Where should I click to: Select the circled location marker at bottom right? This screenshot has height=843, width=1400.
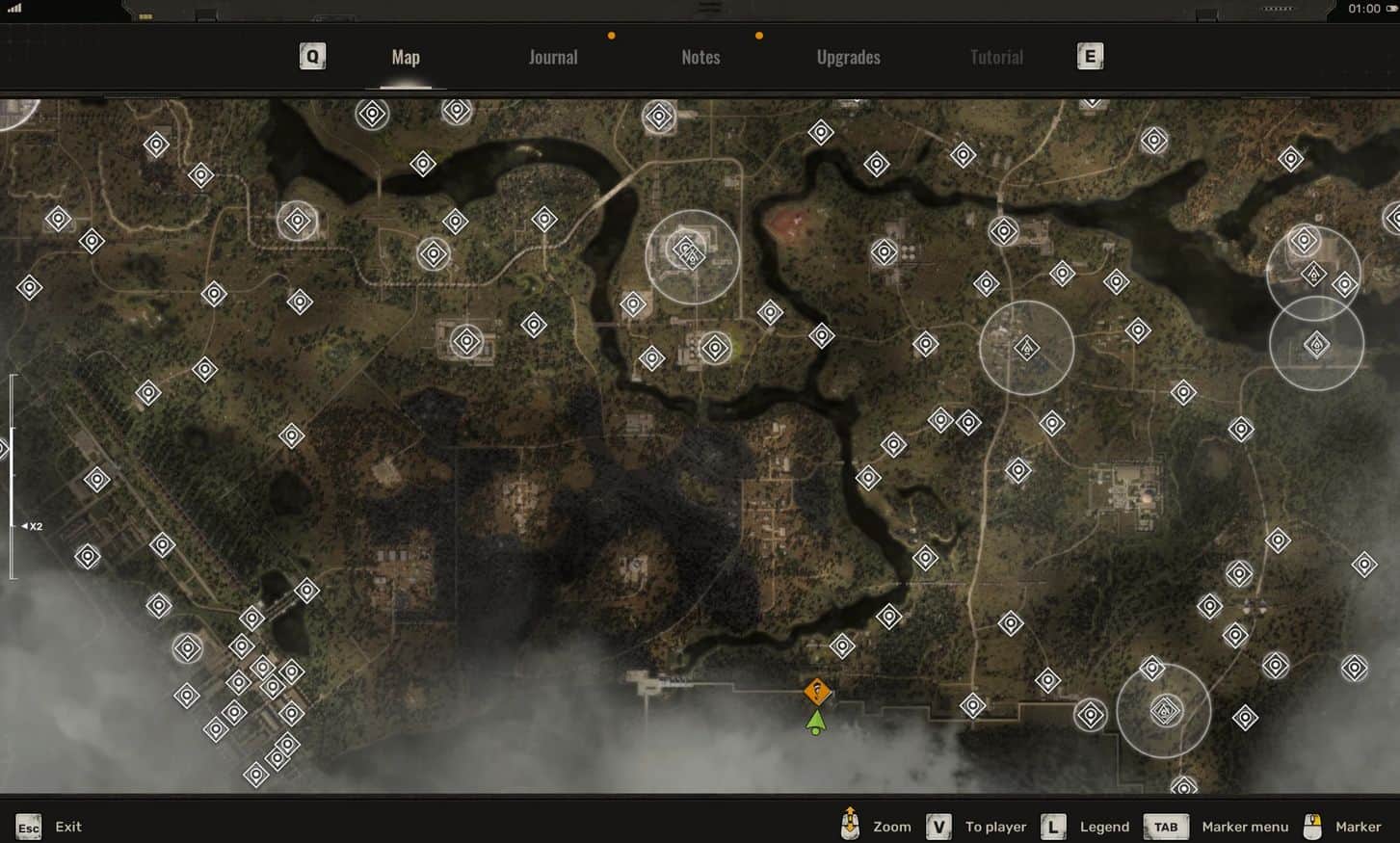click(x=1164, y=713)
